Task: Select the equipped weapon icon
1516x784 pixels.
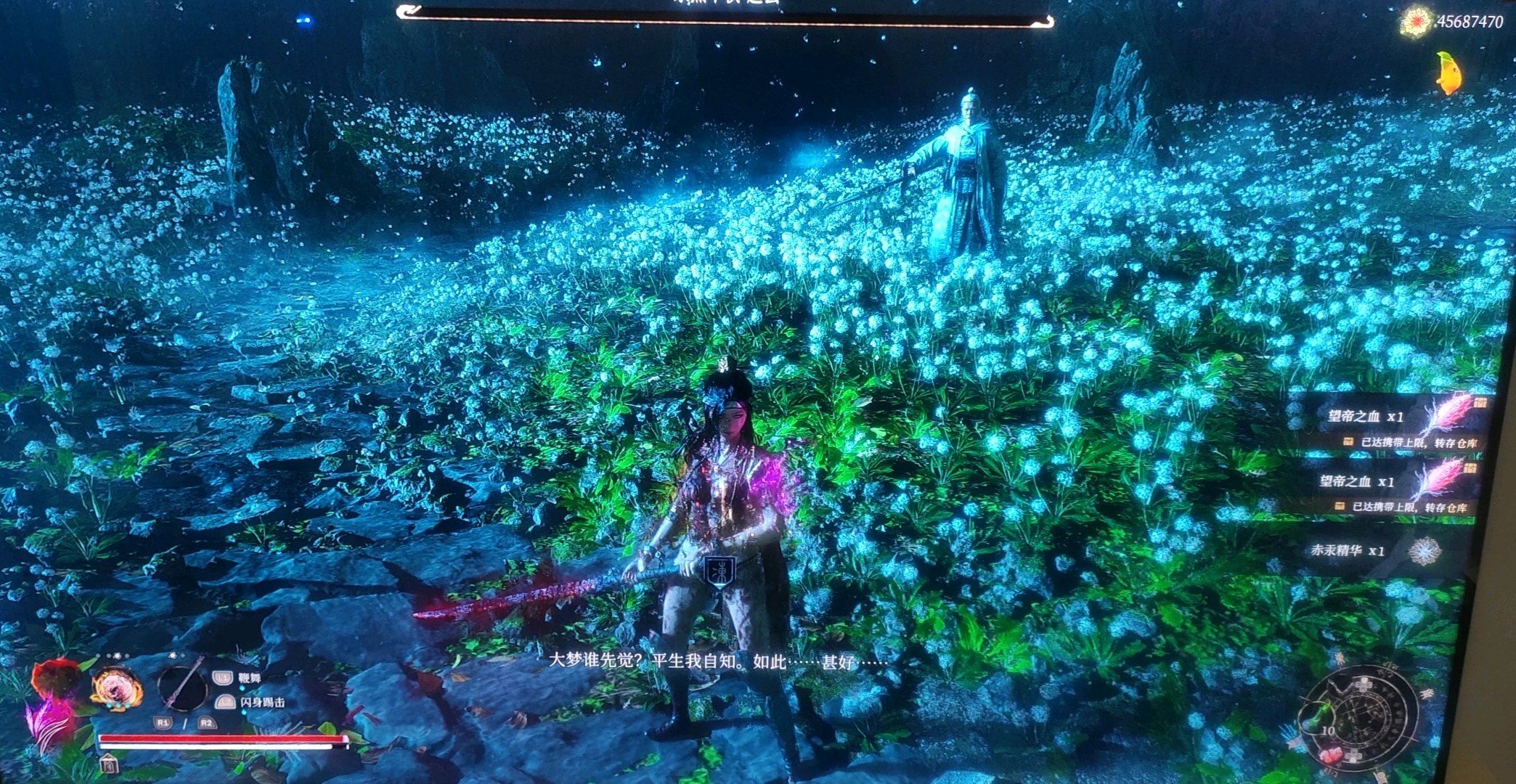Action: coord(182,685)
